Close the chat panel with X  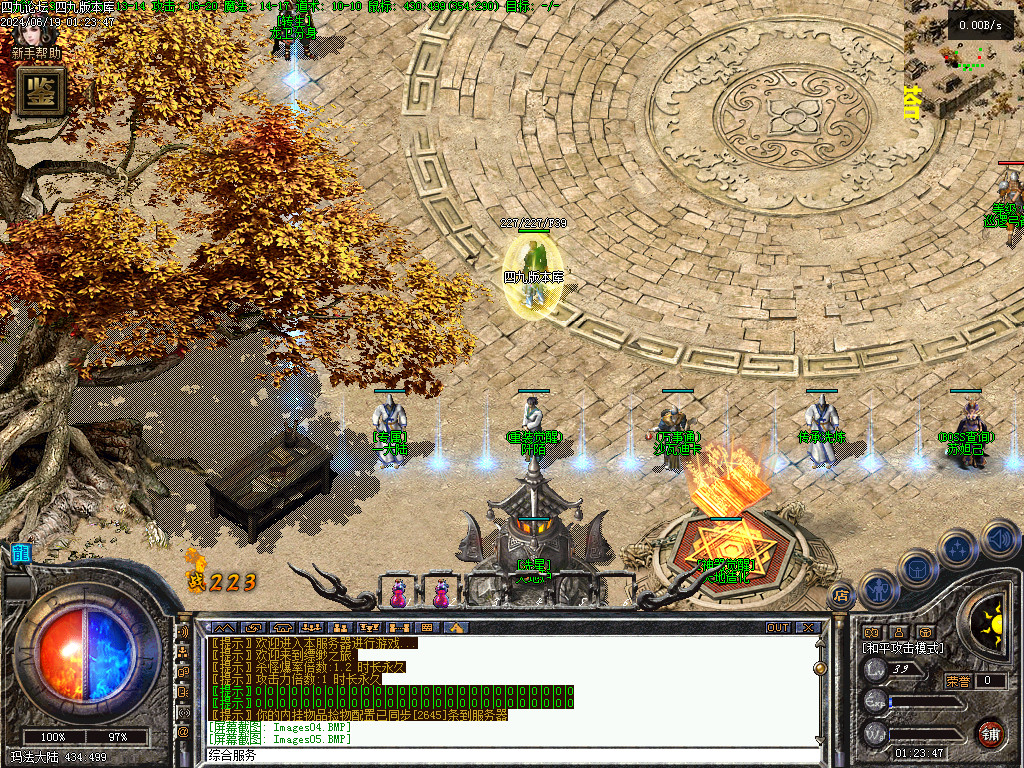(807, 628)
